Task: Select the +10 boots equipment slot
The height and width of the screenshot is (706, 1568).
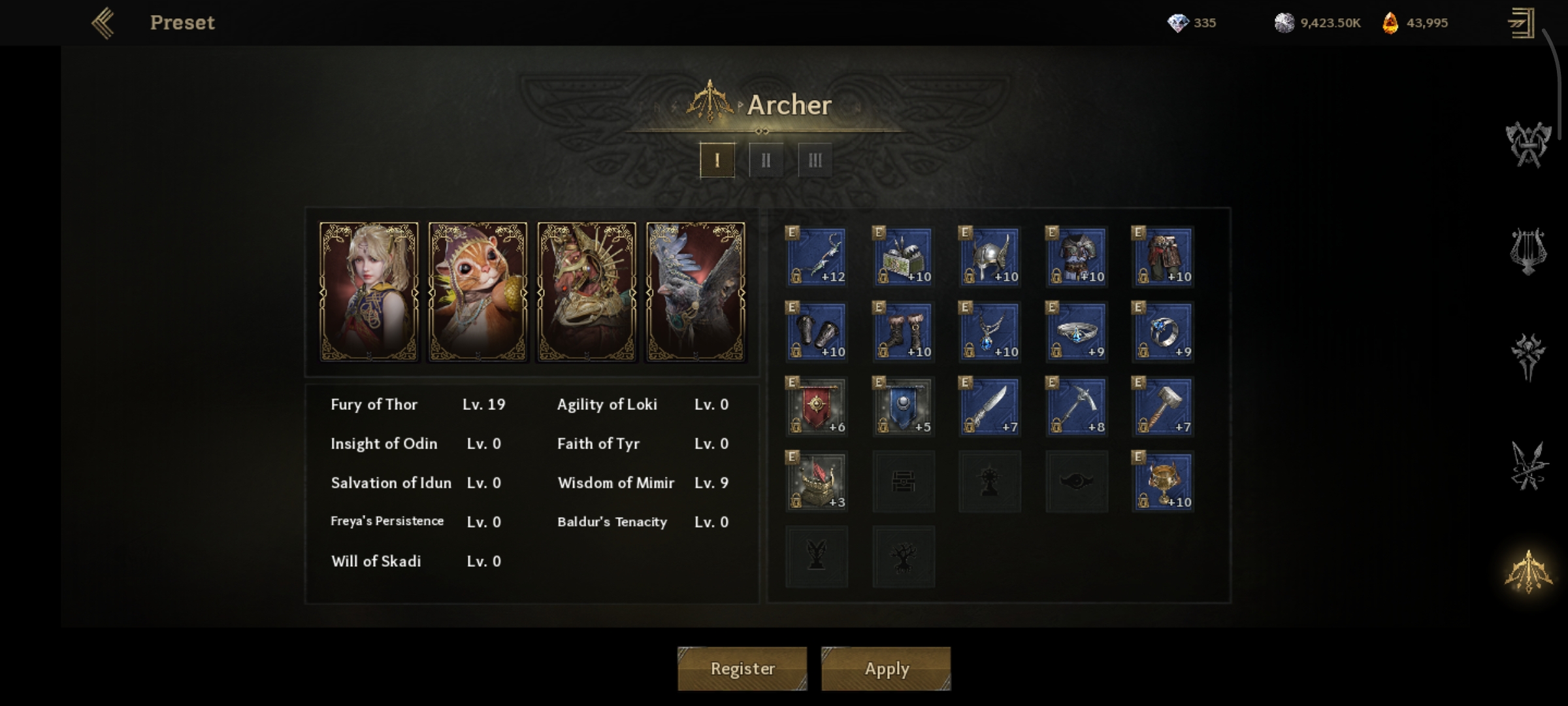Action: click(903, 331)
